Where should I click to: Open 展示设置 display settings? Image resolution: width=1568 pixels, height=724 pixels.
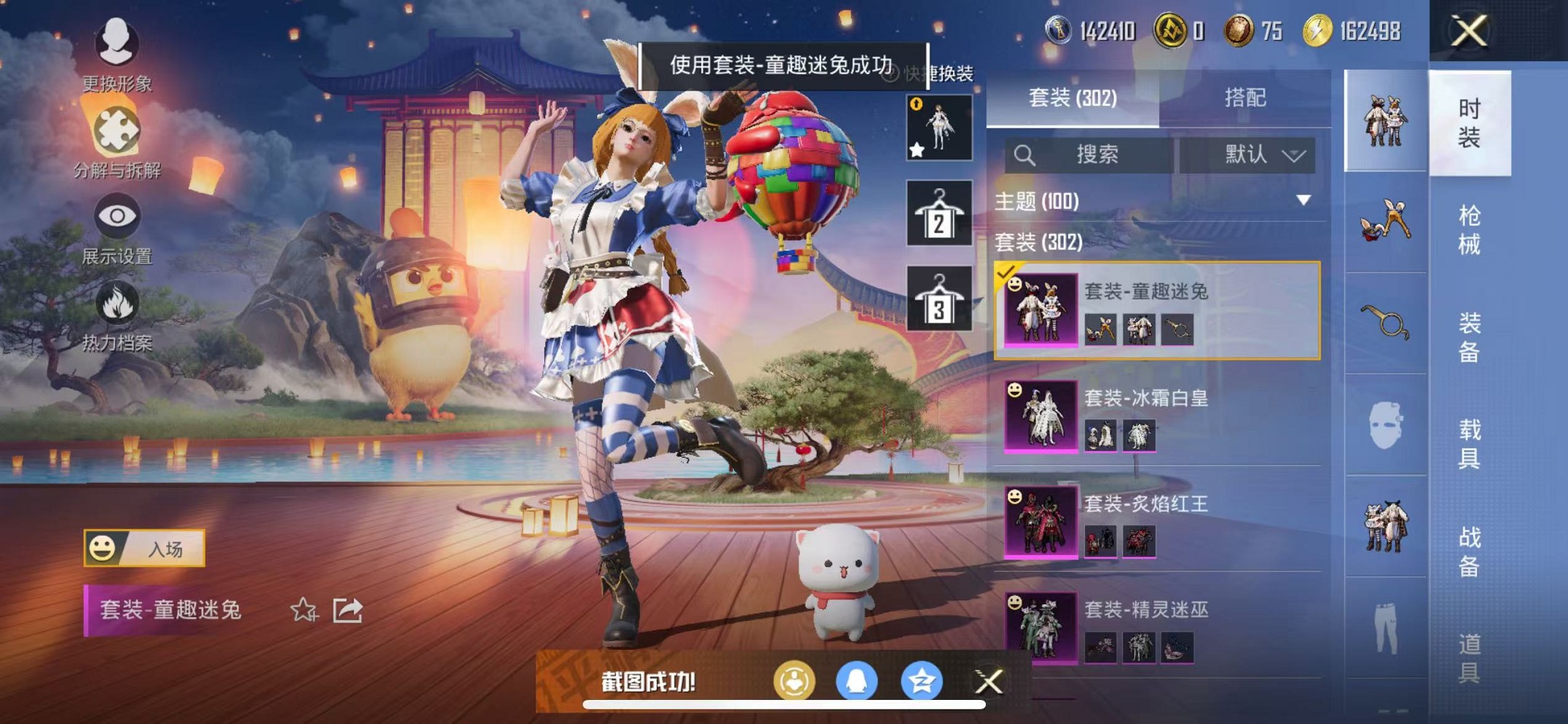[x=117, y=216]
